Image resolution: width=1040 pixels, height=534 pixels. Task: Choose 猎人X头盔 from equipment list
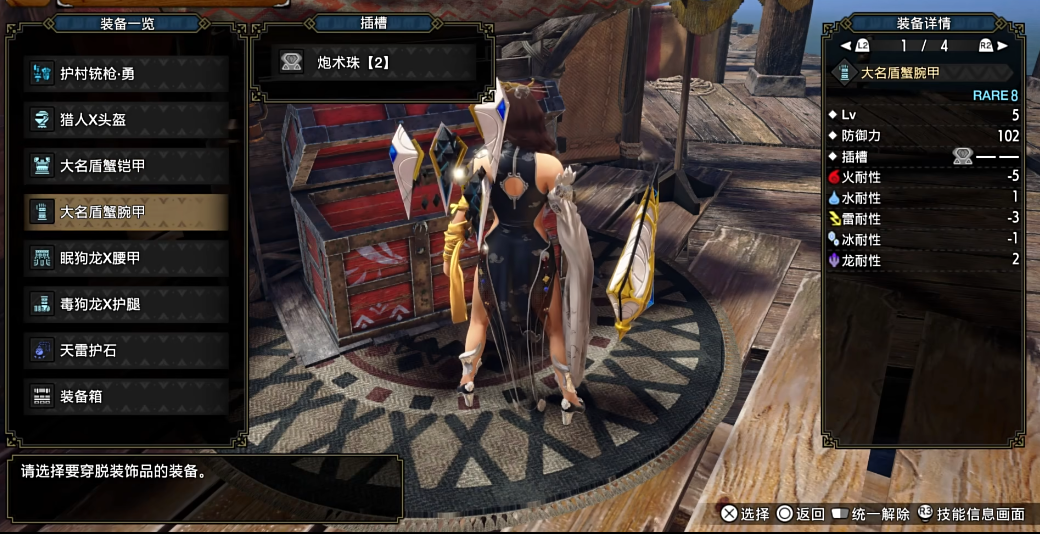(126, 119)
